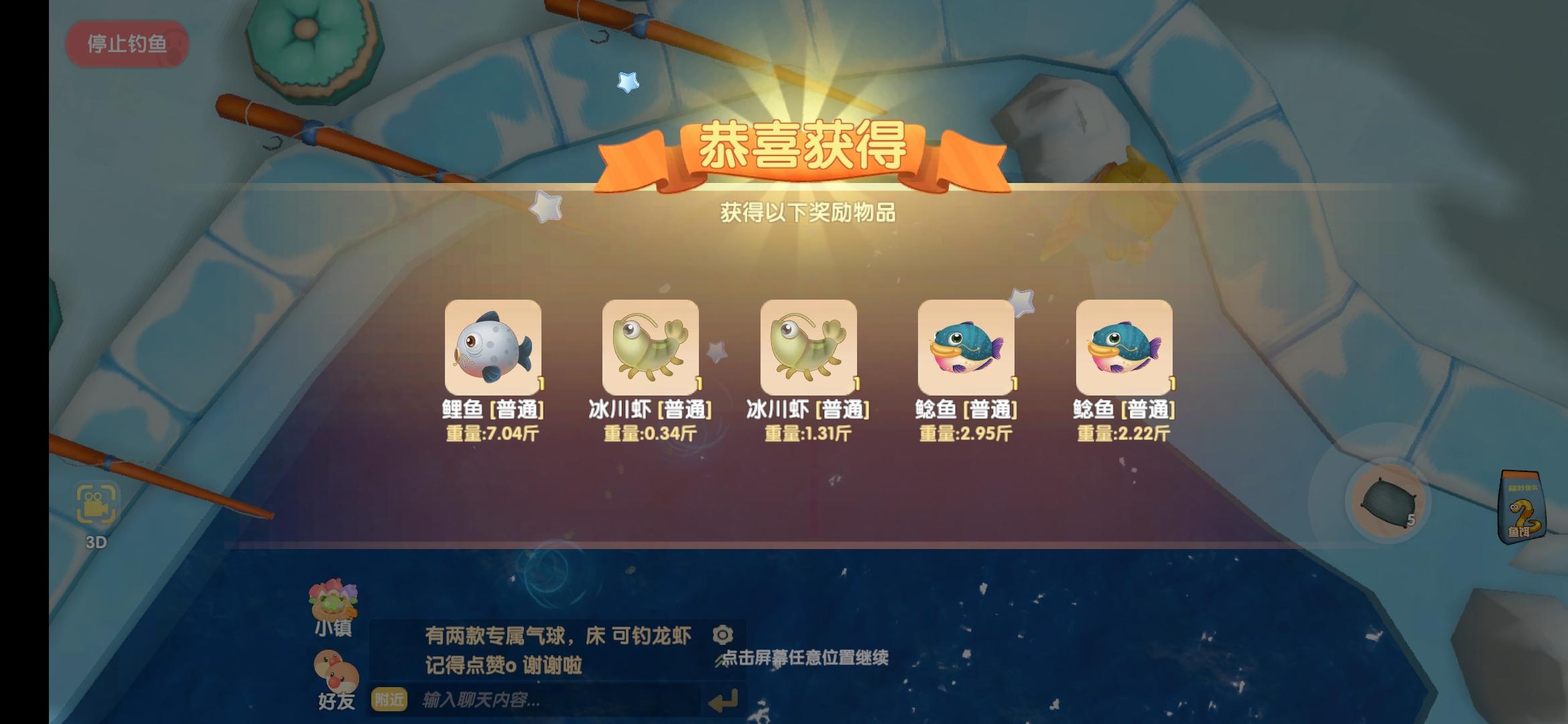Image resolution: width=1568 pixels, height=724 pixels.
Task: Click the 输入聊天内容 input field
Action: coord(536,699)
